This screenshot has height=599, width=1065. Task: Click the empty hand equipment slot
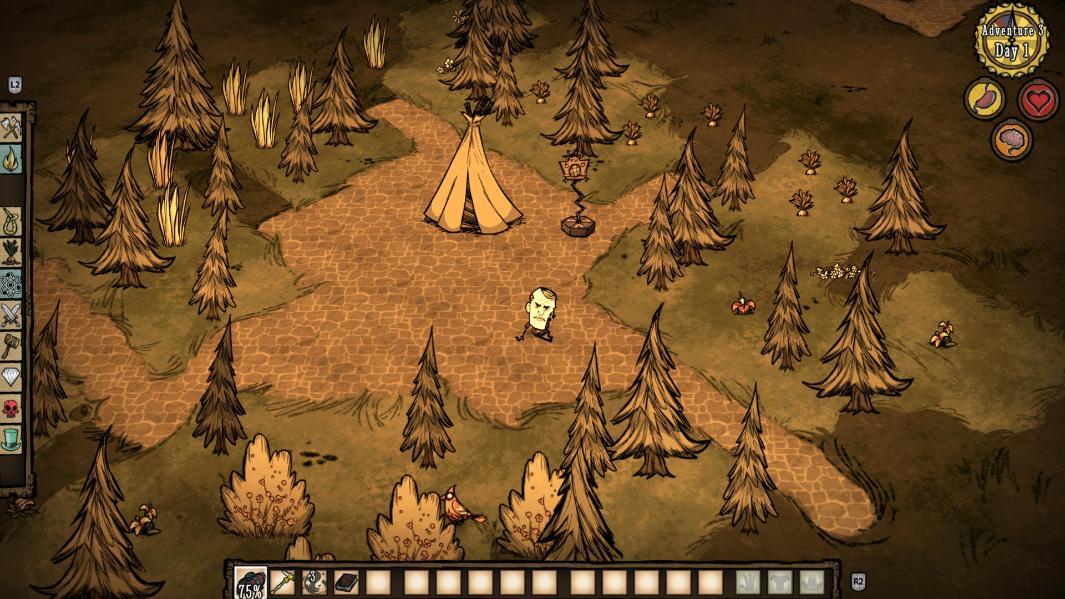[749, 583]
